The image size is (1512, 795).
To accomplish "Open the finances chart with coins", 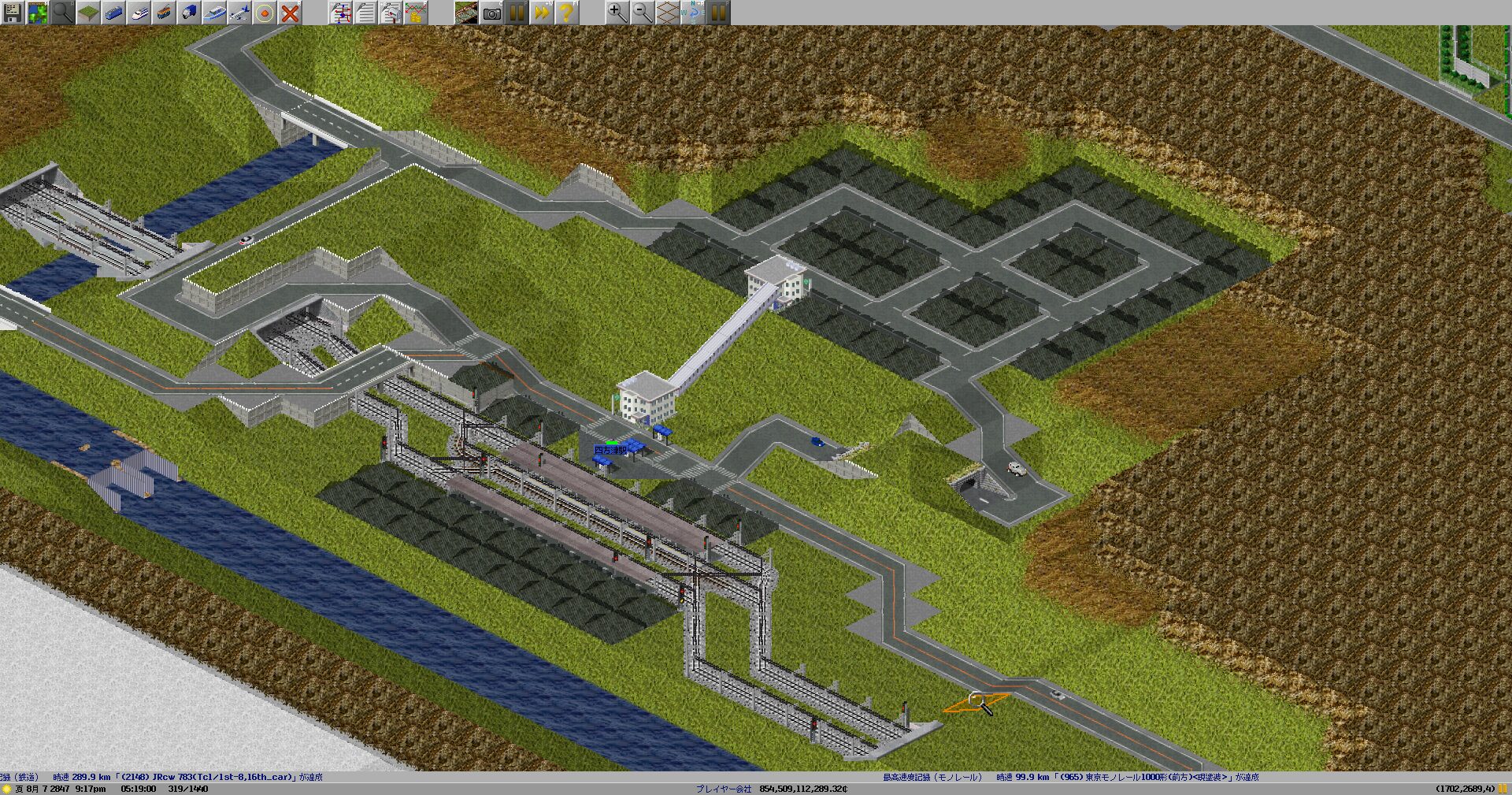I will 417,12.
